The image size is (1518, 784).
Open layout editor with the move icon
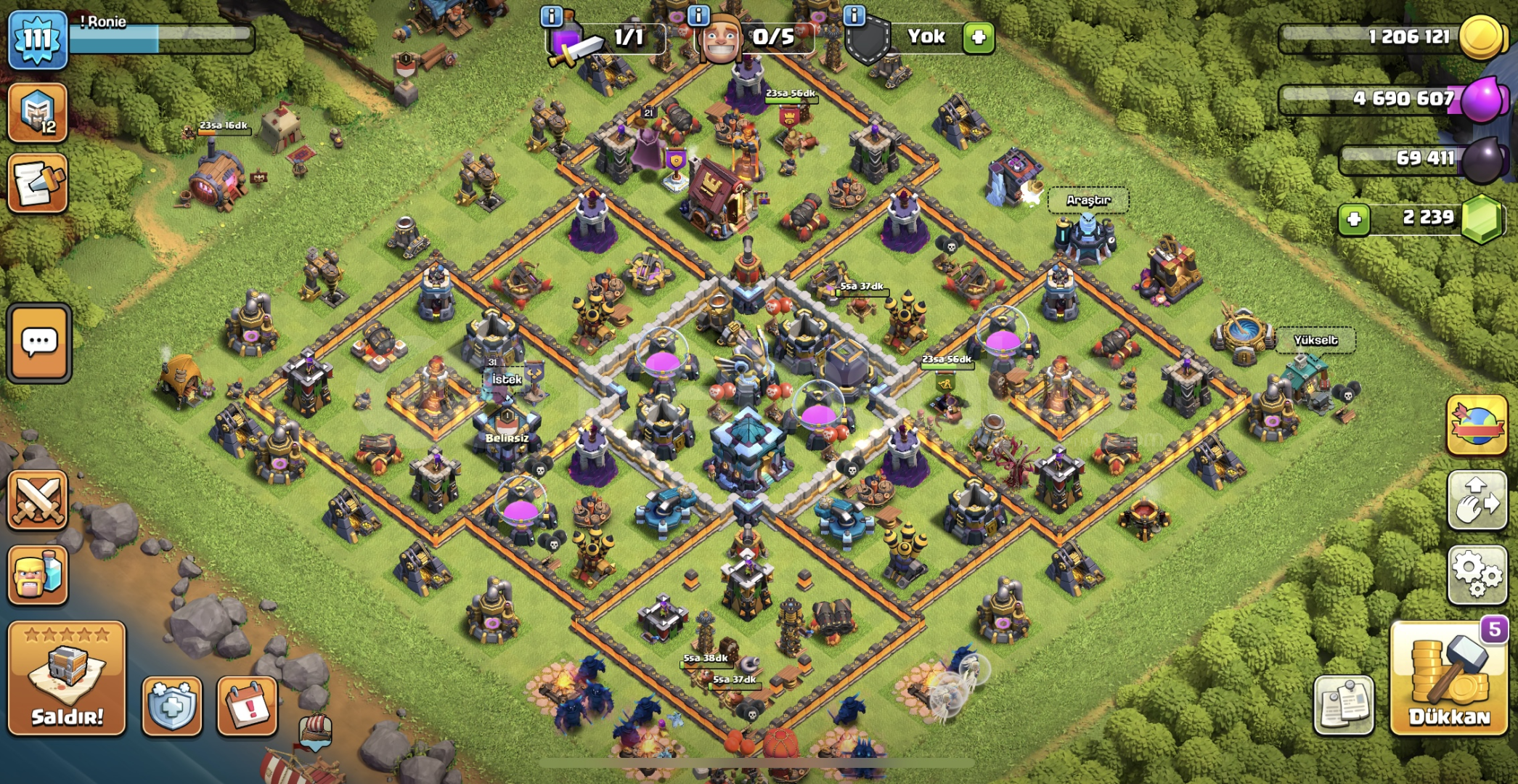click(1477, 501)
